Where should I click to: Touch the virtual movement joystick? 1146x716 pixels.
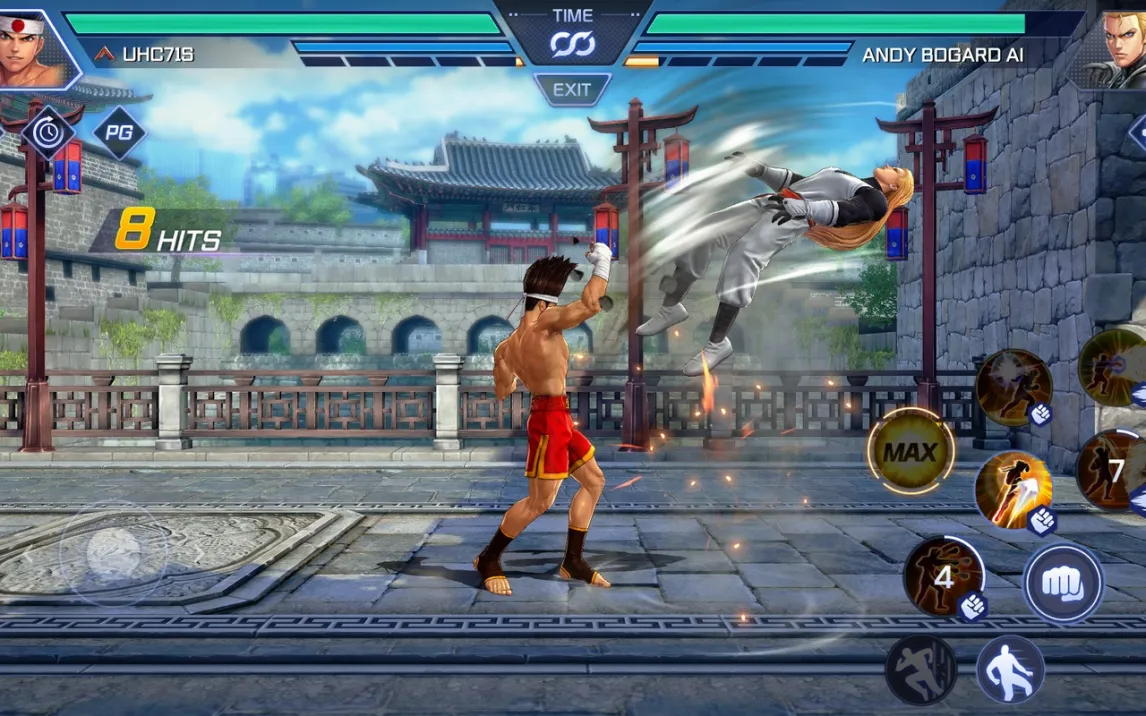(x=113, y=552)
